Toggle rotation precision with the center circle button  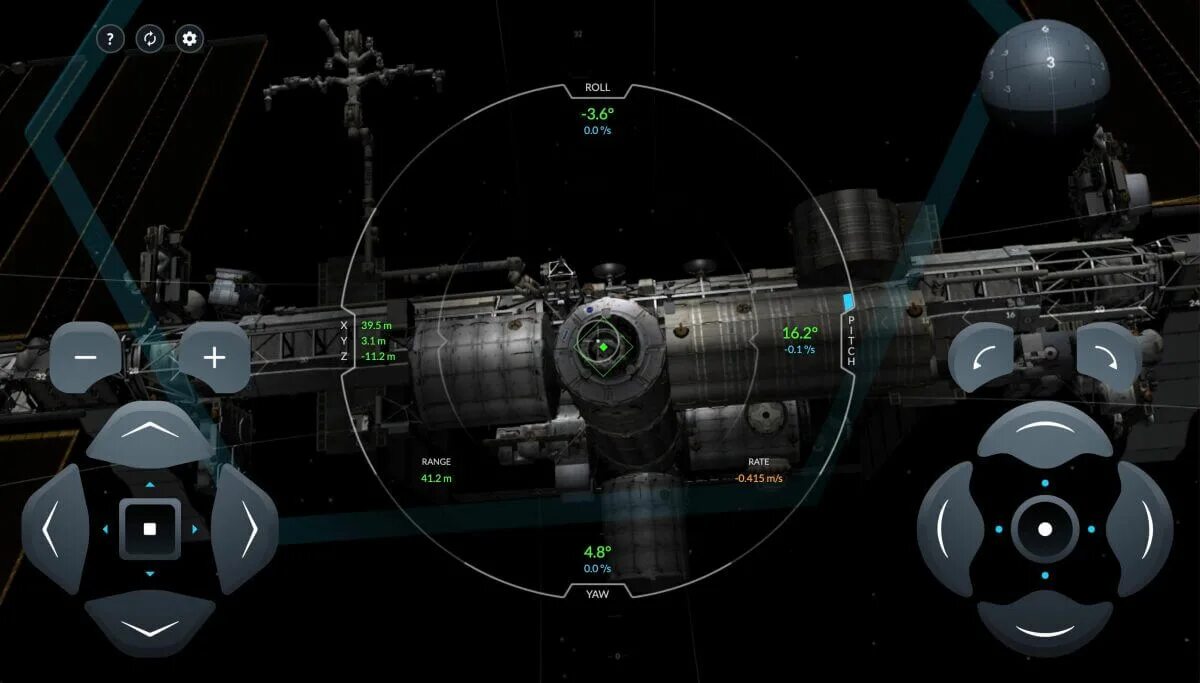coord(1045,528)
